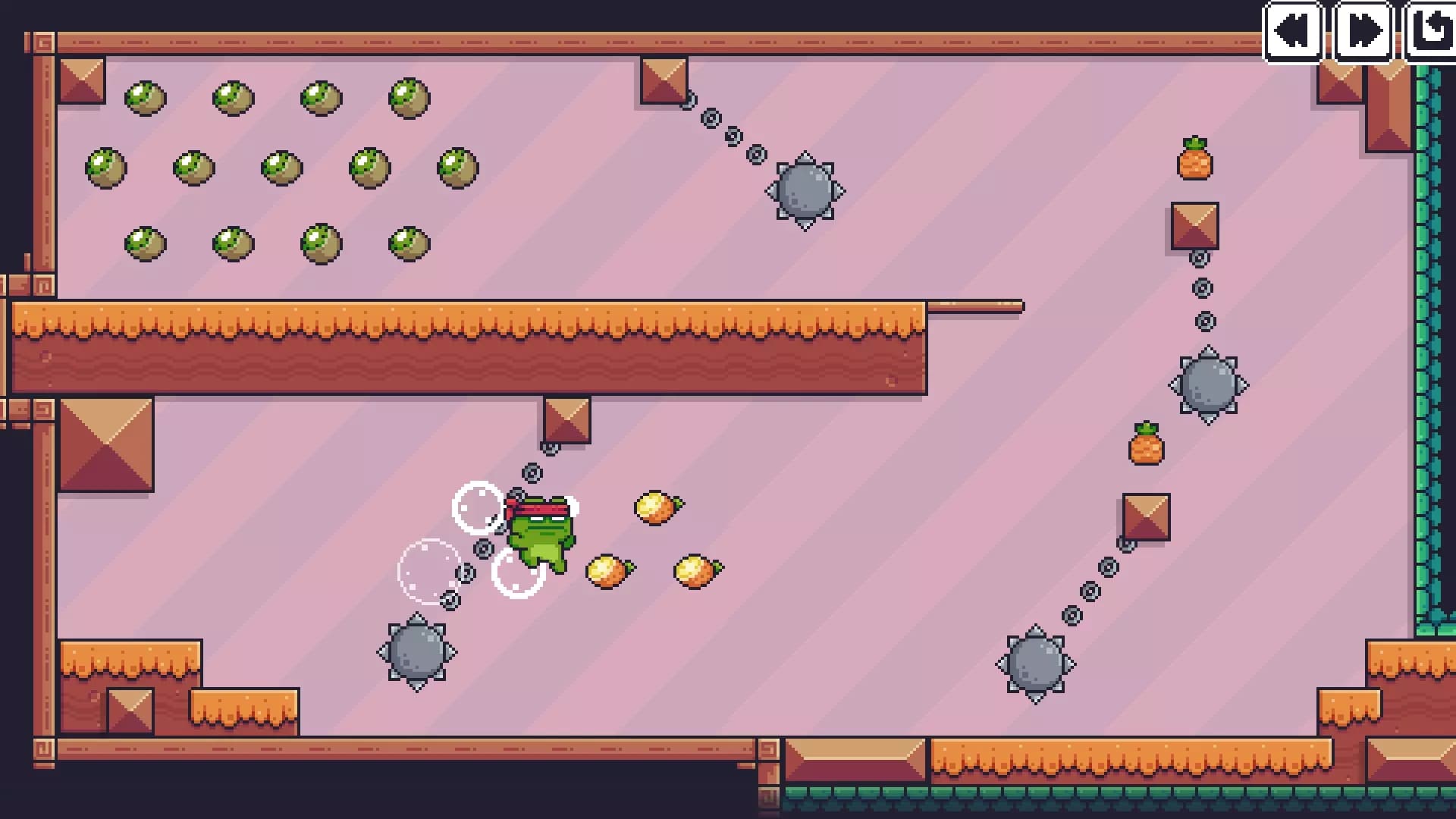Click the spike block at the top middle ceiling

pyautogui.click(x=664, y=80)
